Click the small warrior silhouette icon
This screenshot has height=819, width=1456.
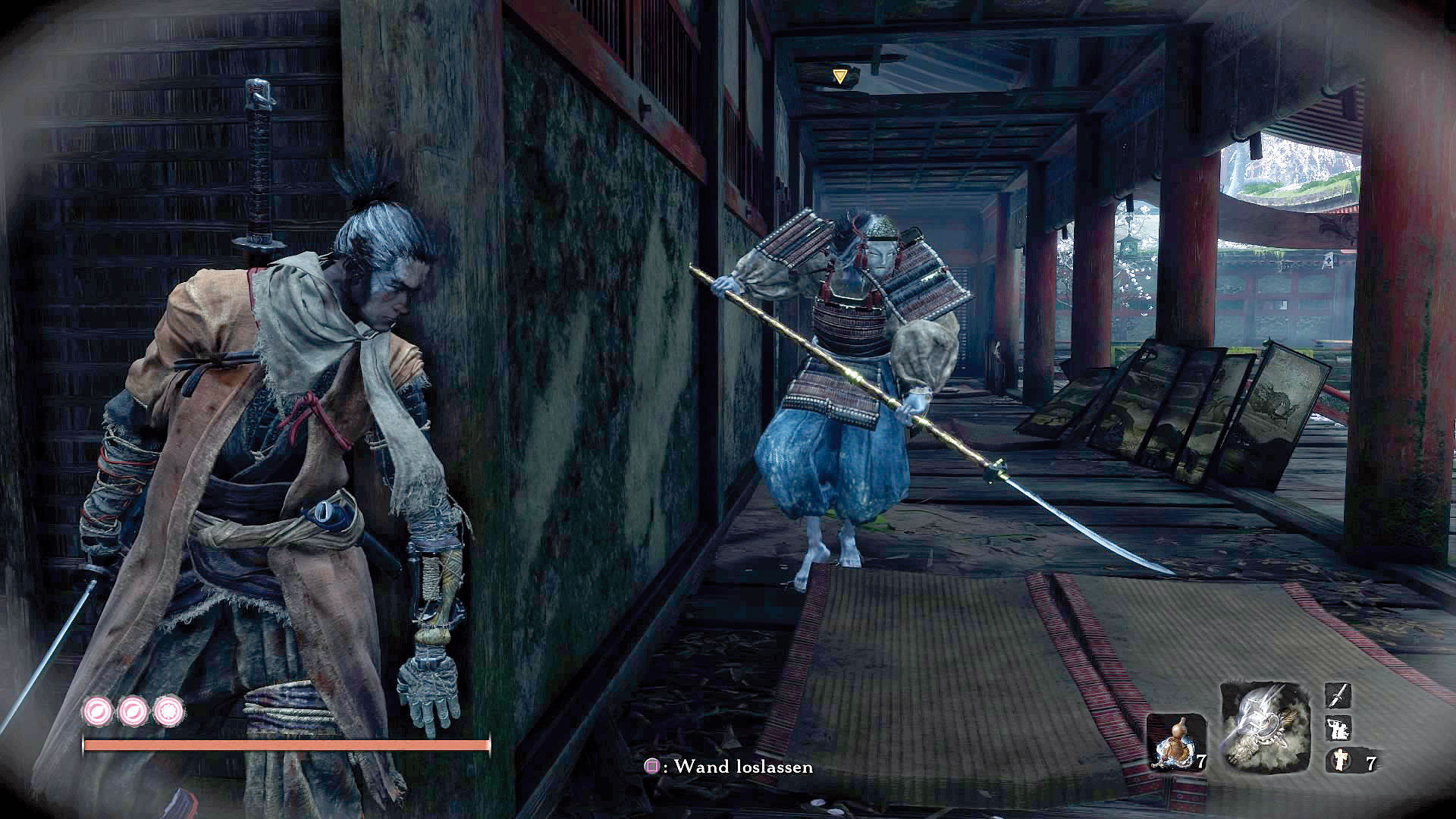pyautogui.click(x=1338, y=729)
